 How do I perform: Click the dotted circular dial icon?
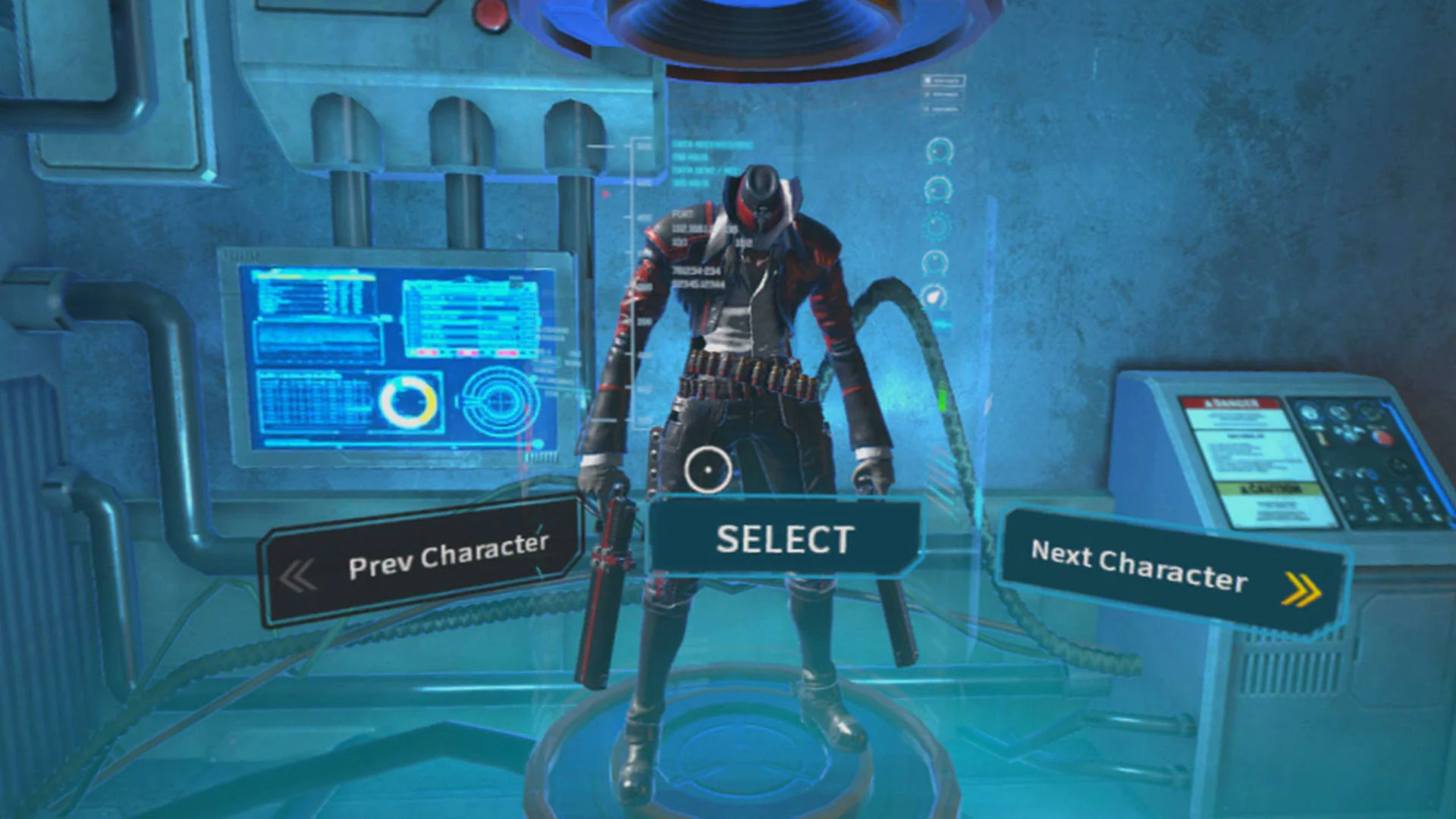click(x=937, y=224)
